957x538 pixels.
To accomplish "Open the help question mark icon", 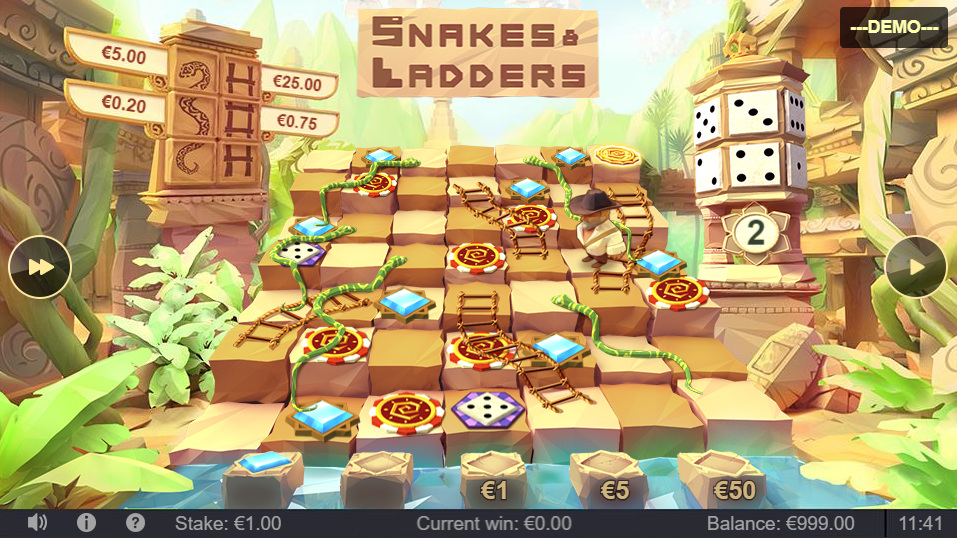I will pos(135,523).
